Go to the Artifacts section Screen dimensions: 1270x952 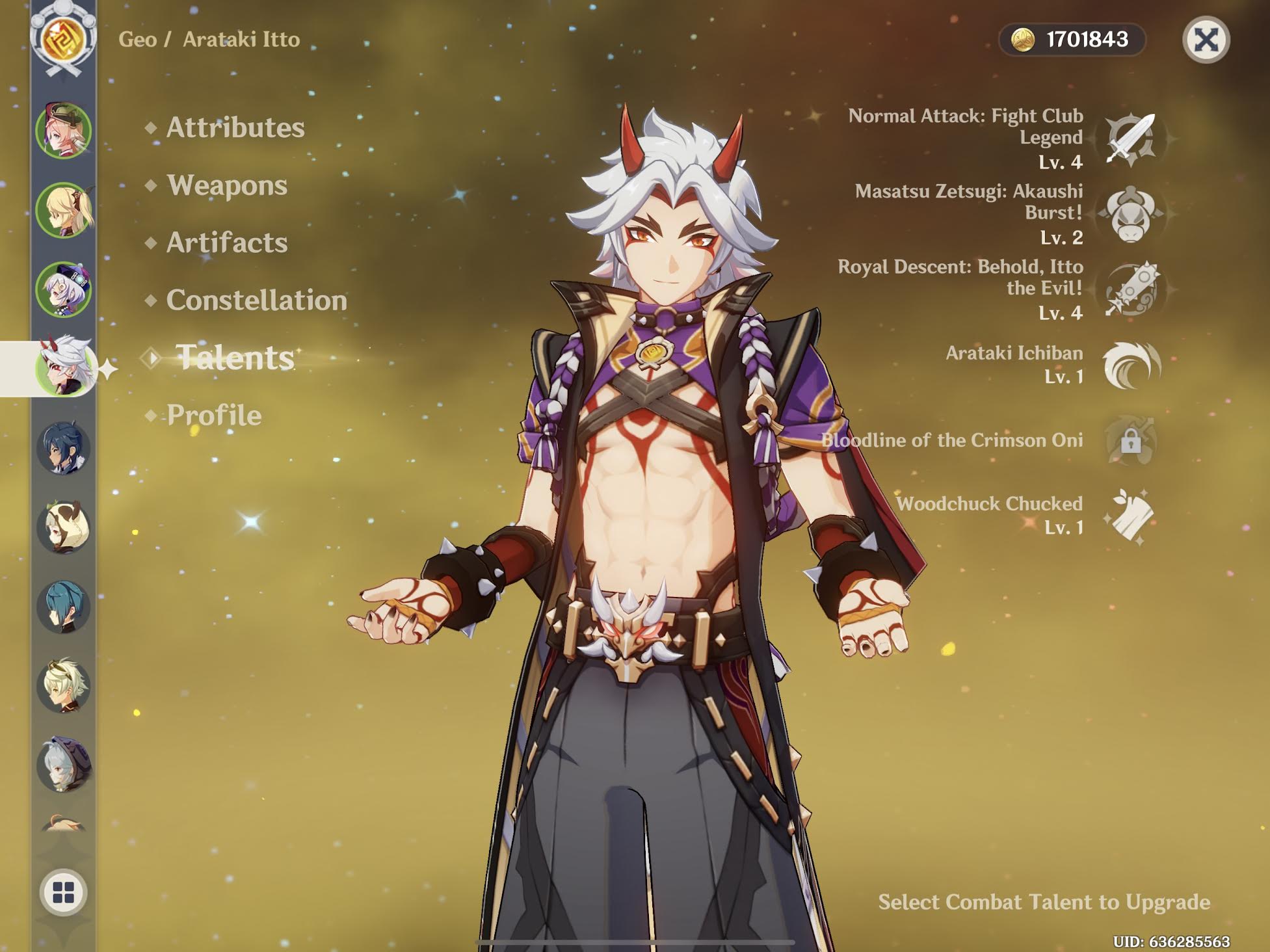(226, 244)
